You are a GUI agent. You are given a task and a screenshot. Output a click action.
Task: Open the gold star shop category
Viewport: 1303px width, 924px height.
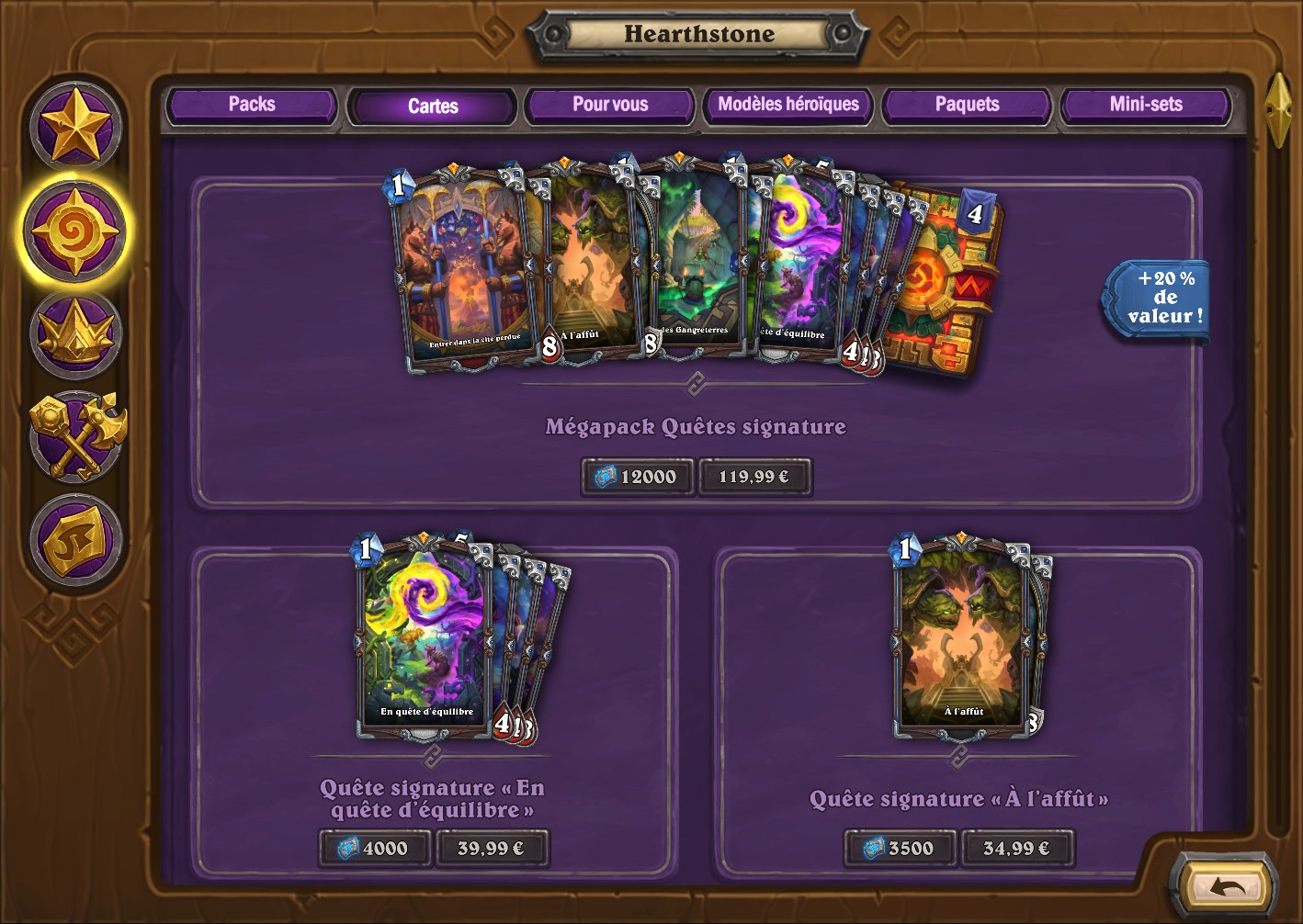point(75,128)
